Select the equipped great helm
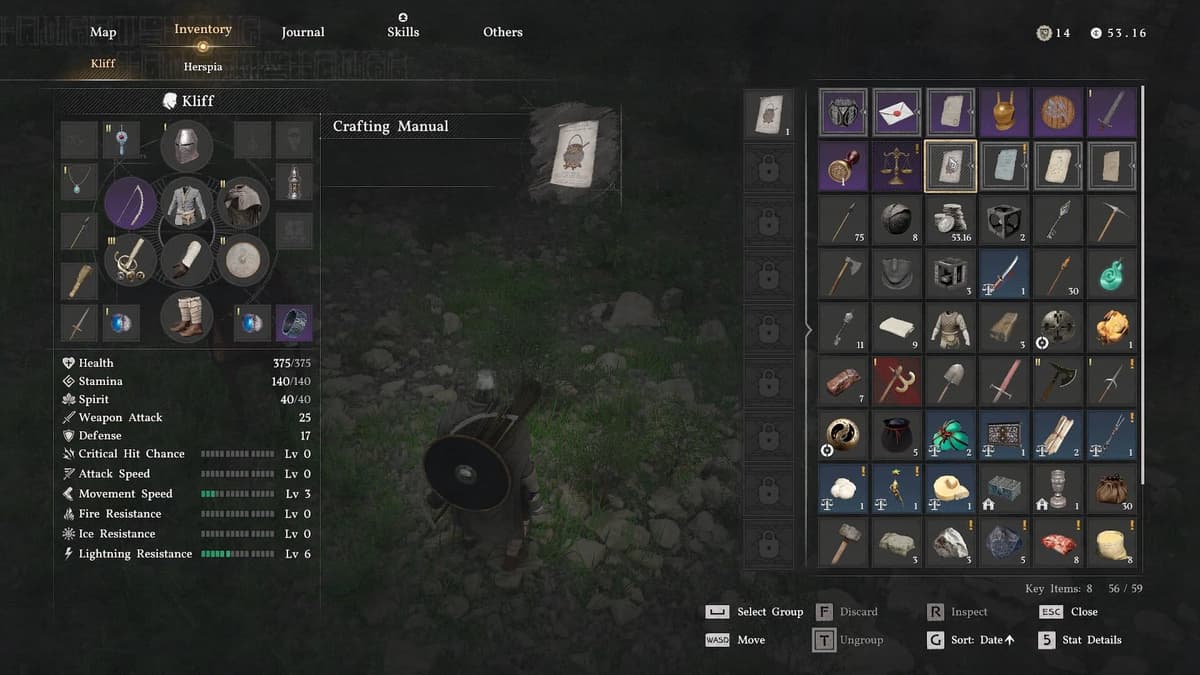The width and height of the screenshot is (1200, 675). 186,145
